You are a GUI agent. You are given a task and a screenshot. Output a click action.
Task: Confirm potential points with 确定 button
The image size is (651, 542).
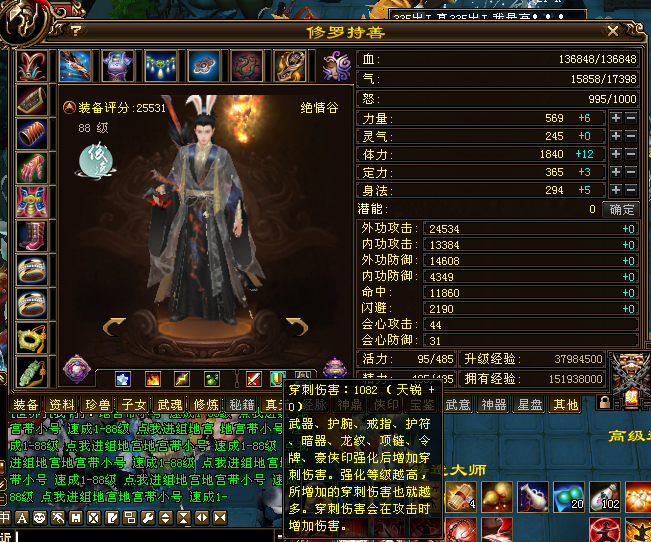(x=622, y=209)
